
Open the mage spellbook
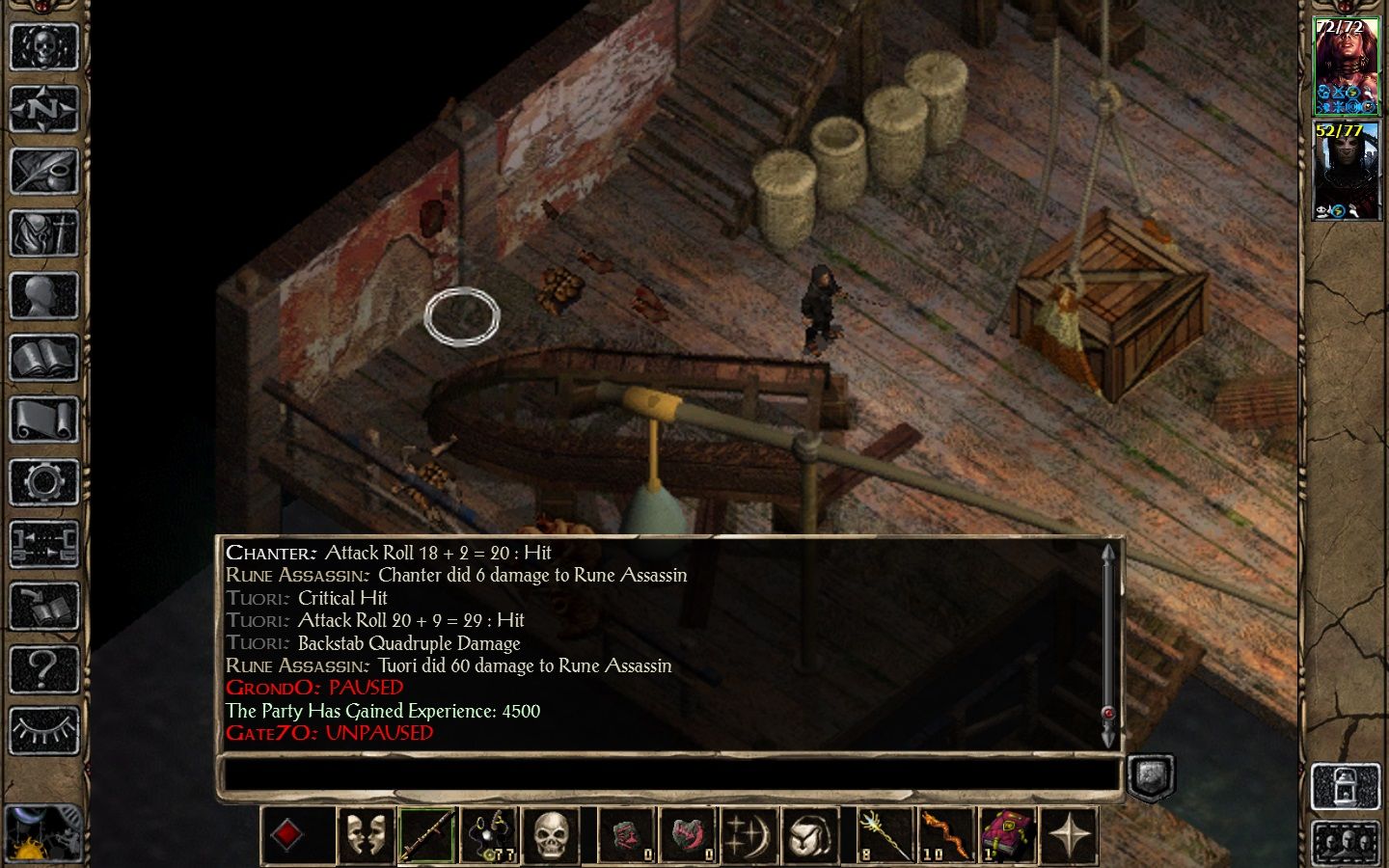[x=43, y=359]
